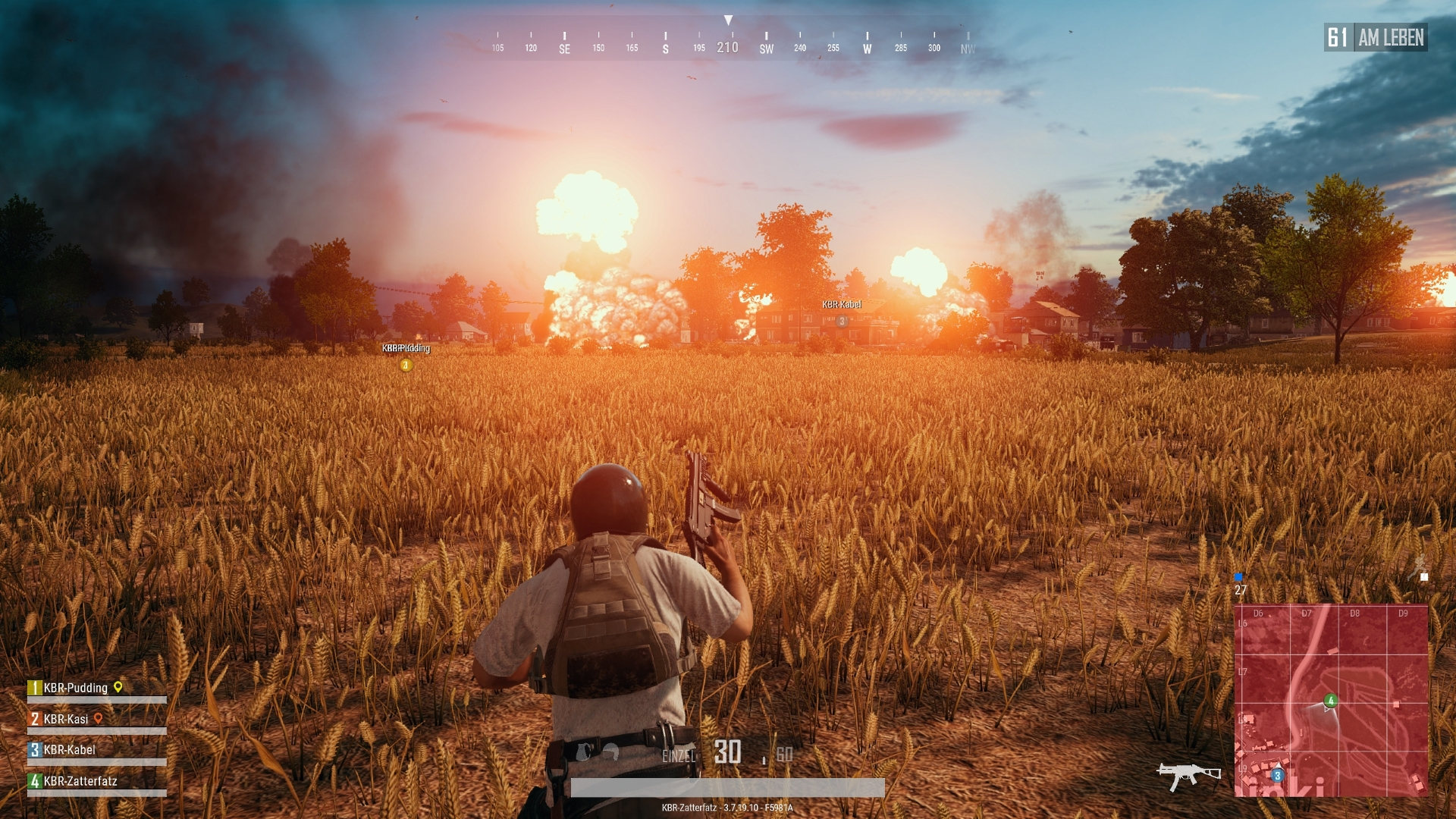Choose KBR-Kabel in the team list
Screen dimensions: 1456x819
click(x=69, y=750)
